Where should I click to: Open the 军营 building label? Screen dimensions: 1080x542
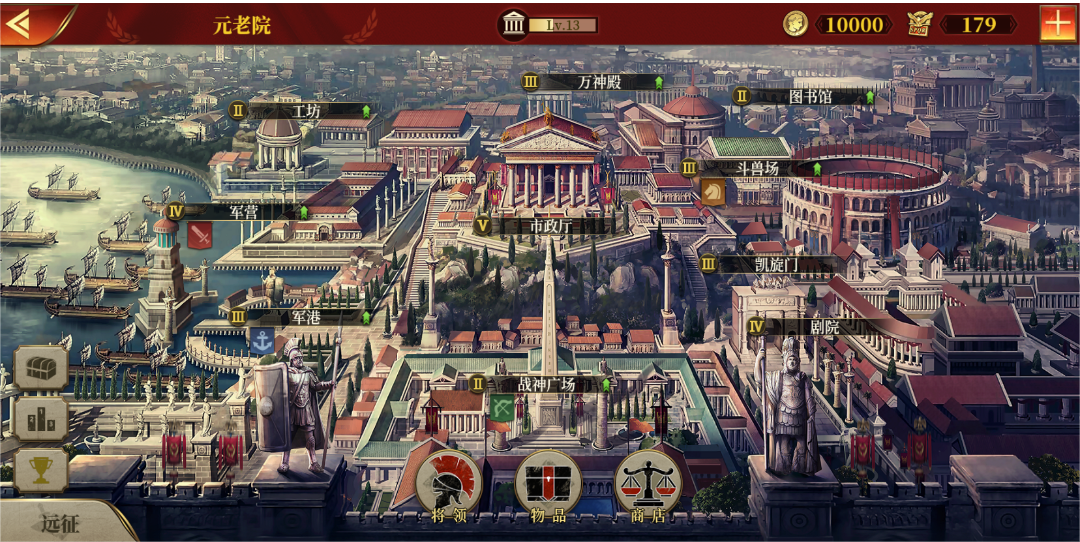(x=244, y=212)
